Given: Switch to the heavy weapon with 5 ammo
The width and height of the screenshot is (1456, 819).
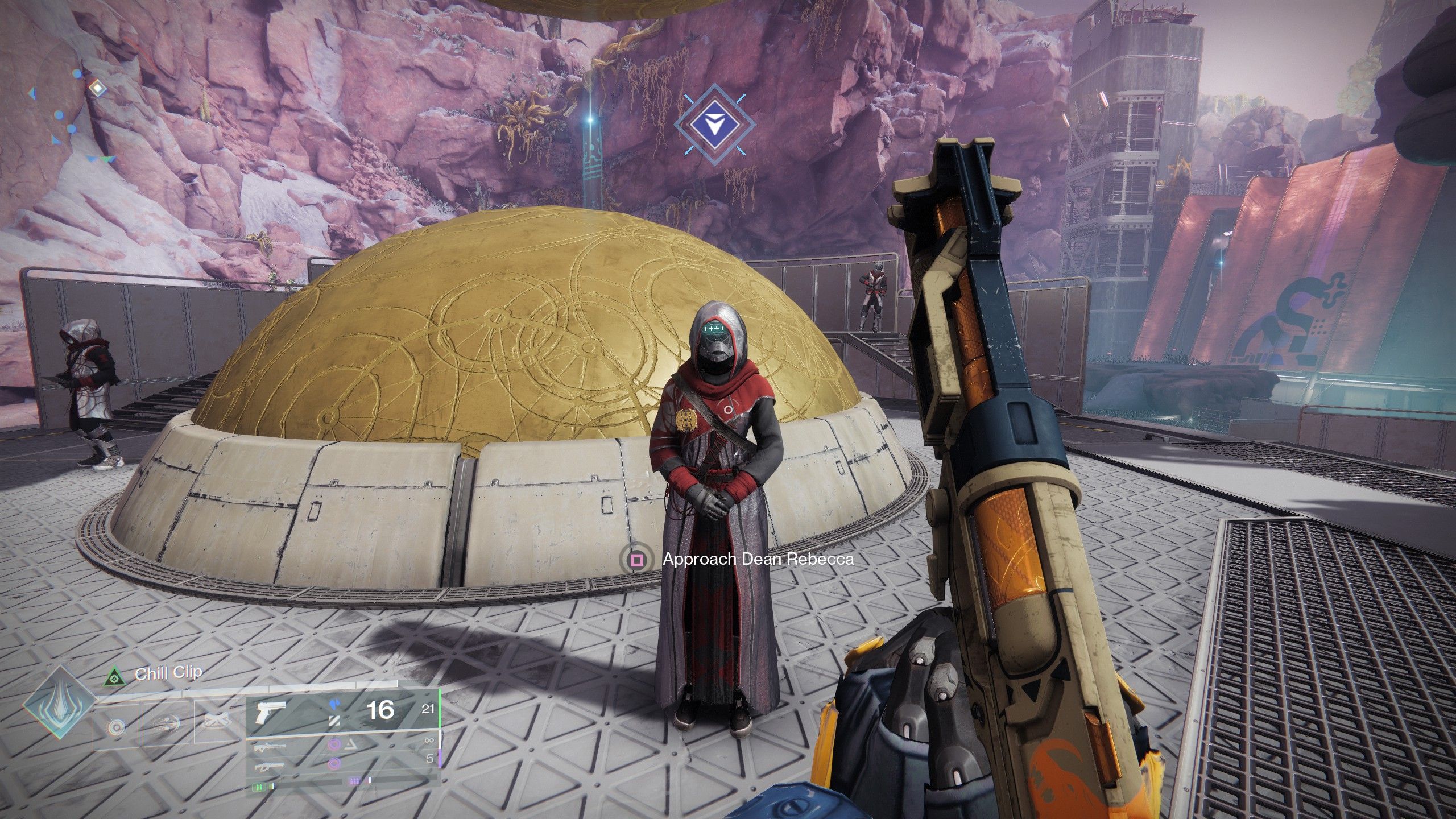Looking at the screenshot, I should point(341,763).
